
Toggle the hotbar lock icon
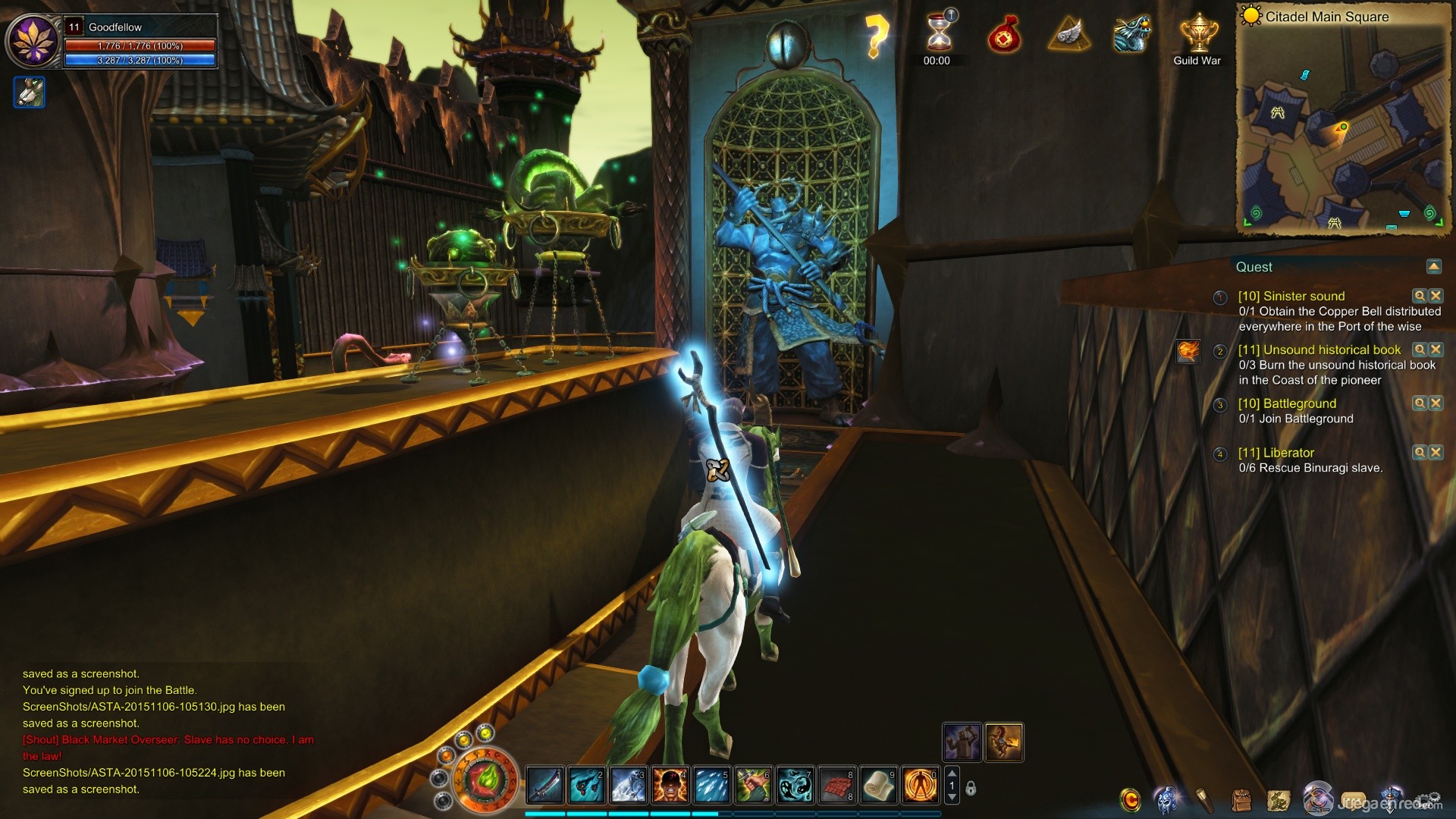pos(971,789)
